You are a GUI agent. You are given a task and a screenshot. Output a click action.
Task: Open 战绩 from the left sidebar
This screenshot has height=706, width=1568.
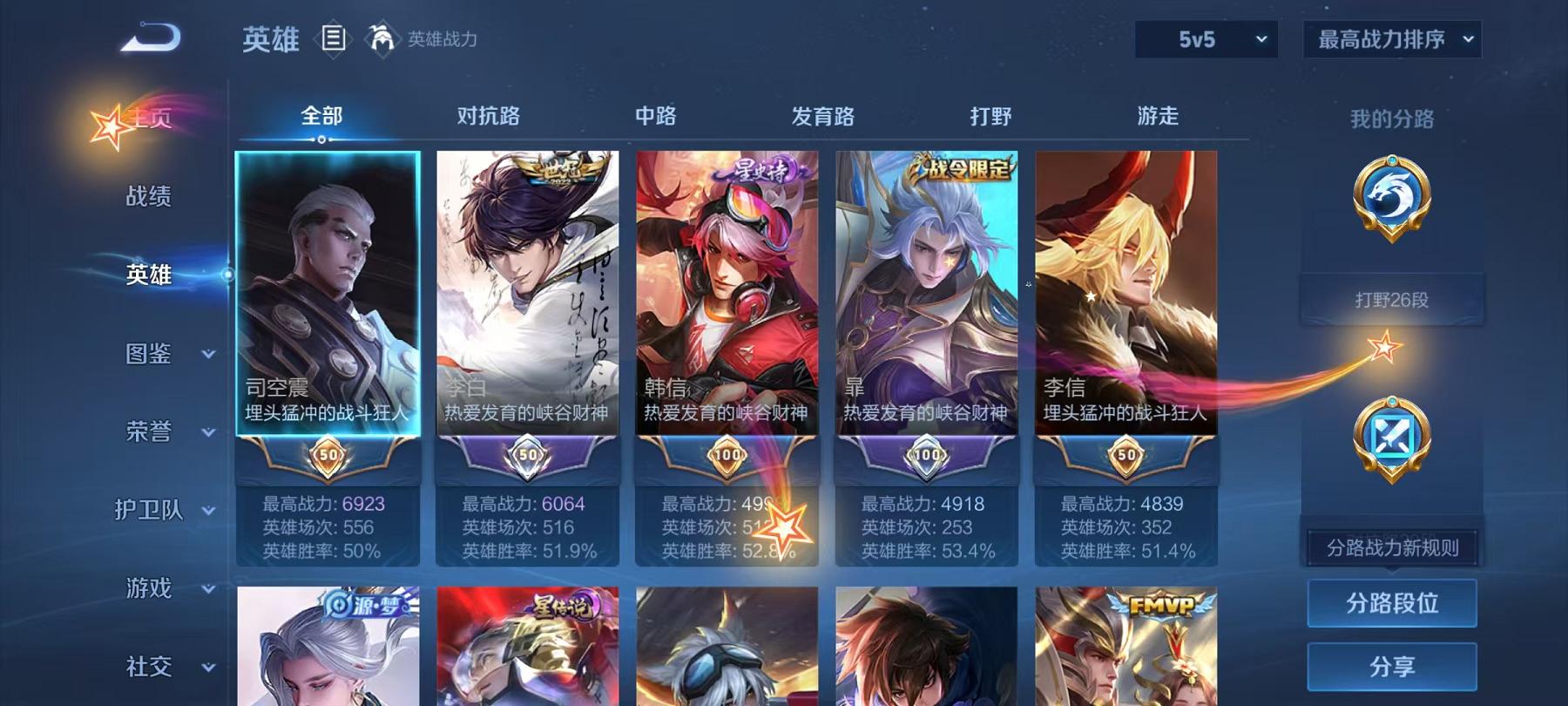pyautogui.click(x=148, y=197)
